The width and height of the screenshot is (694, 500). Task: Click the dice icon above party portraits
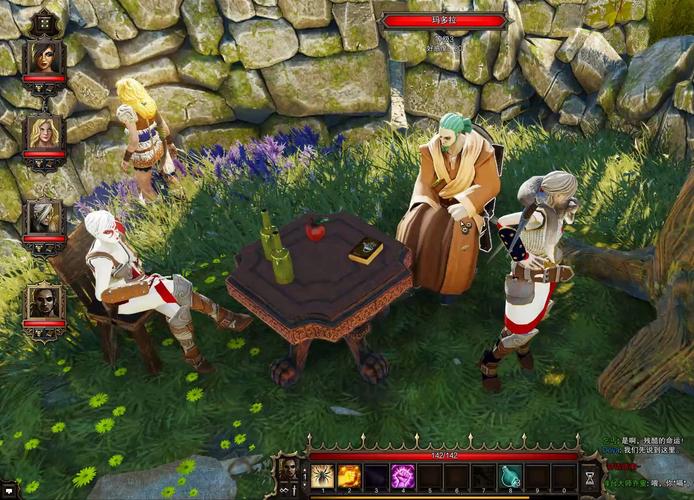pos(45,20)
